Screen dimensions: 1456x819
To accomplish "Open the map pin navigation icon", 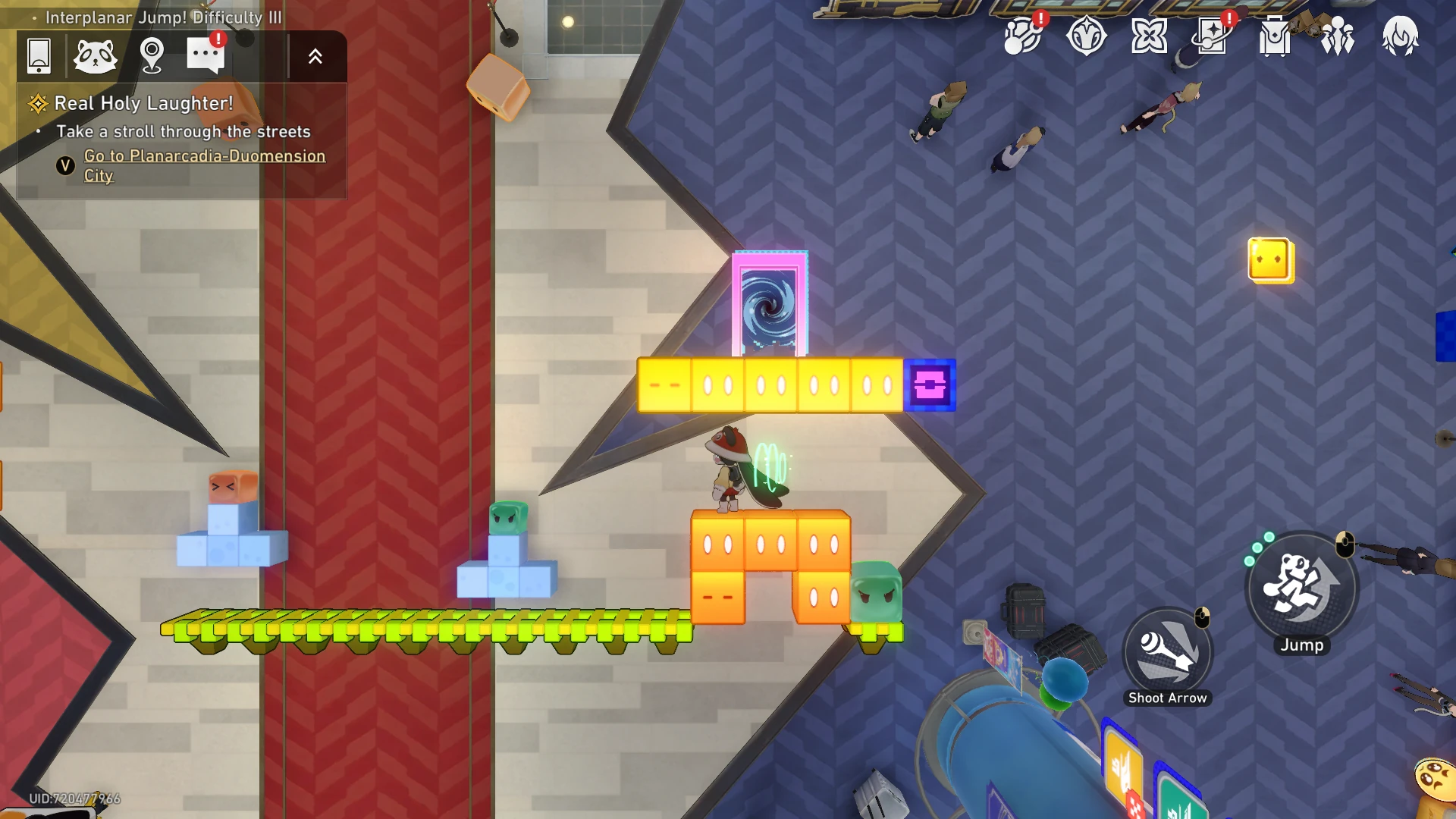I will coord(152,55).
